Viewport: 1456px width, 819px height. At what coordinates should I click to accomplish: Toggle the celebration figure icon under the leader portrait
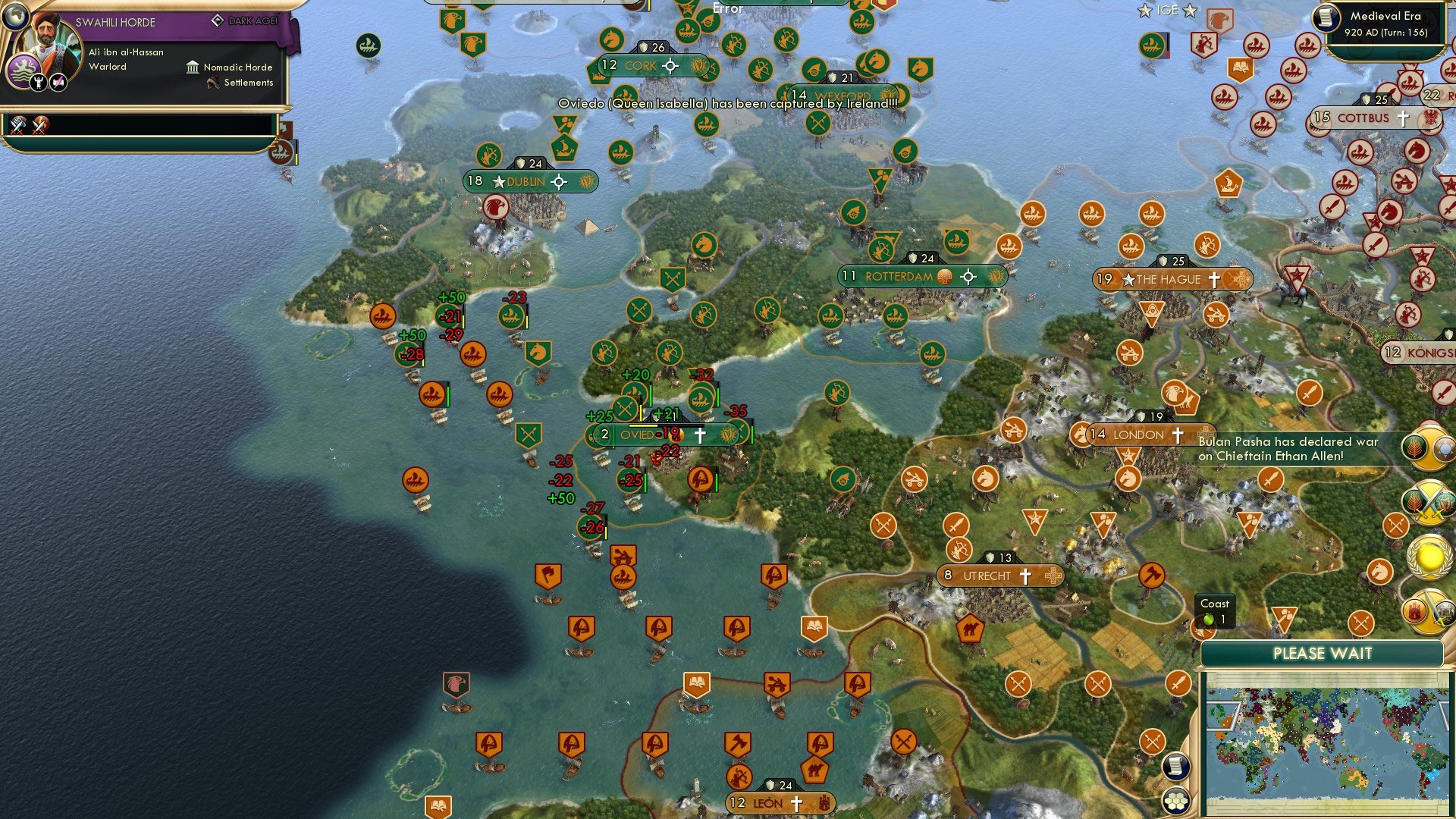pos(38,83)
